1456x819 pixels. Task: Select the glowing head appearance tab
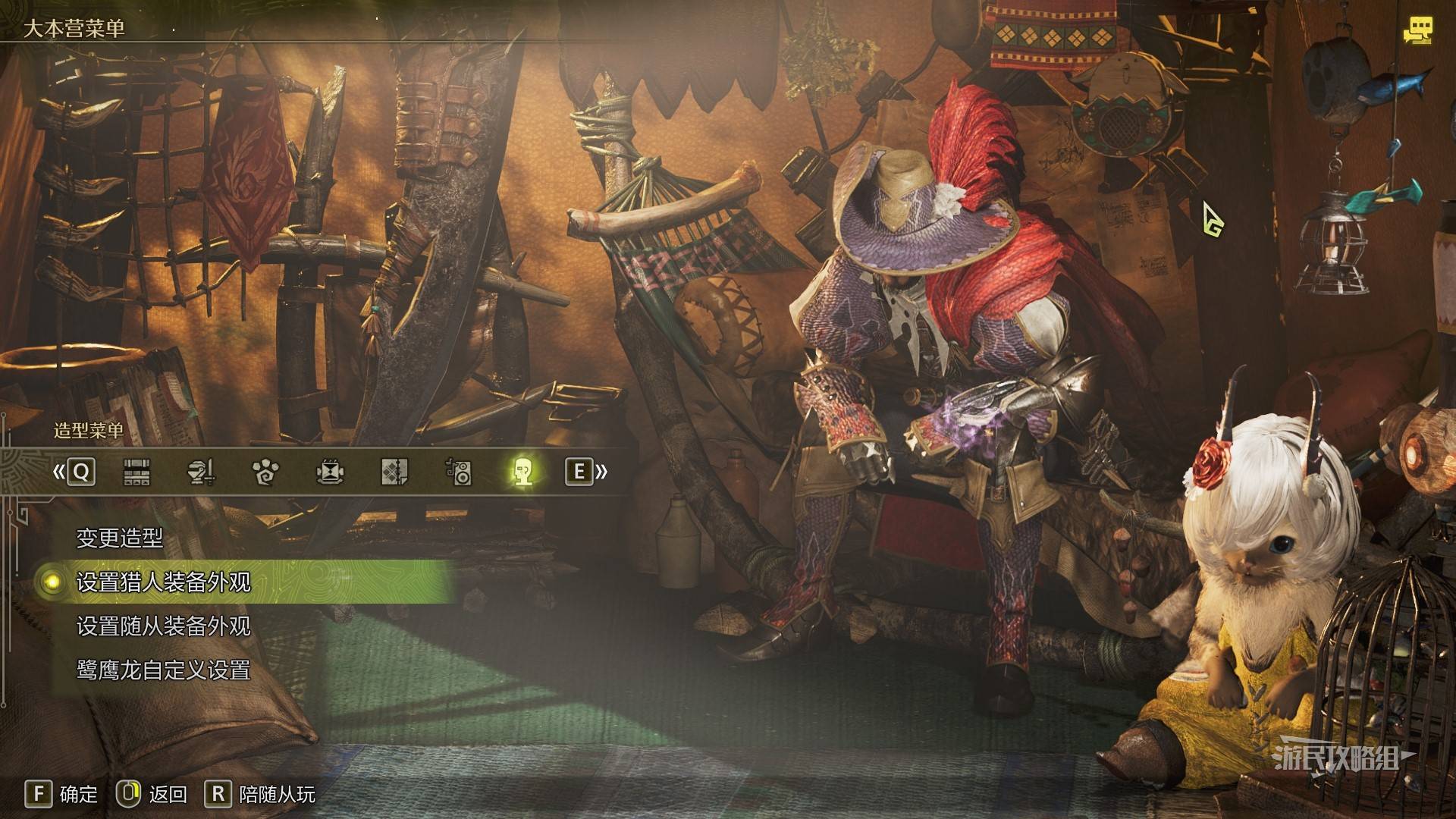point(522,472)
